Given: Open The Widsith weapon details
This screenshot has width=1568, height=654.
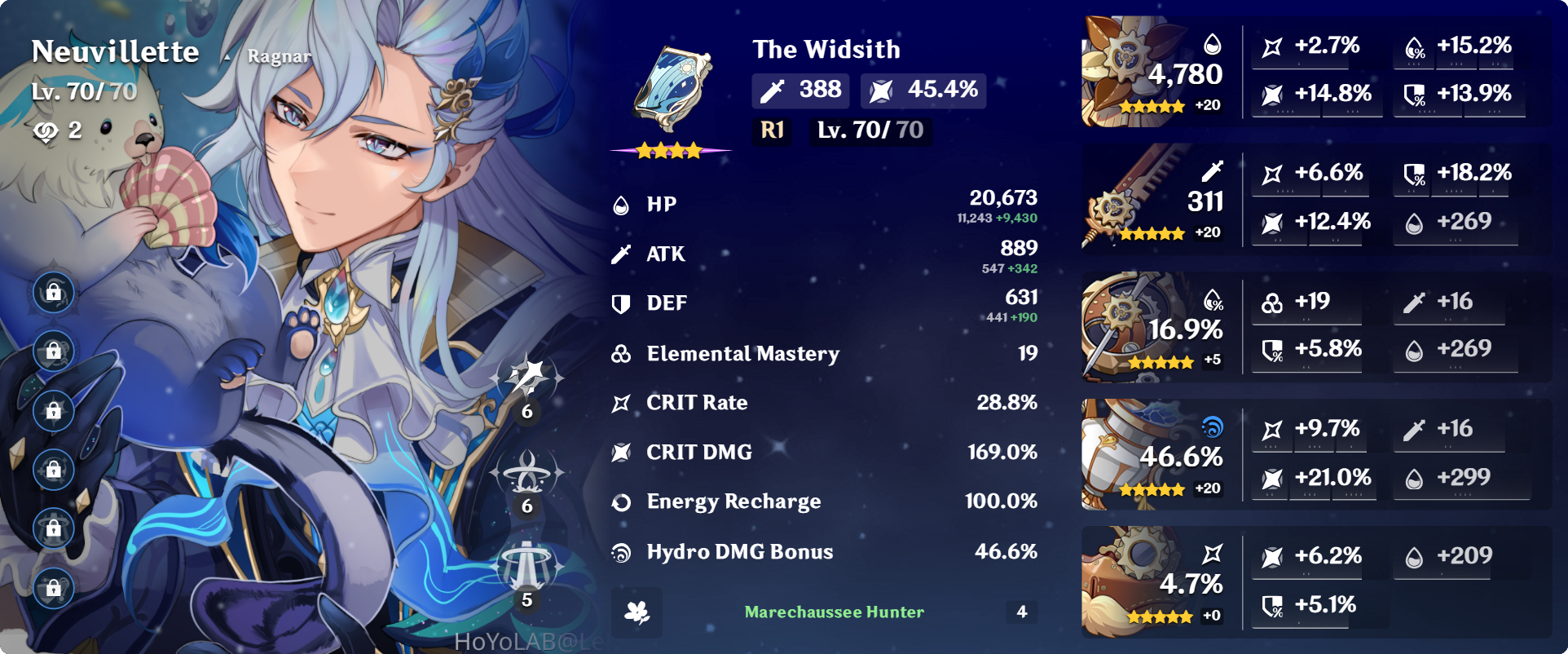Looking at the screenshot, I should pyautogui.click(x=826, y=49).
